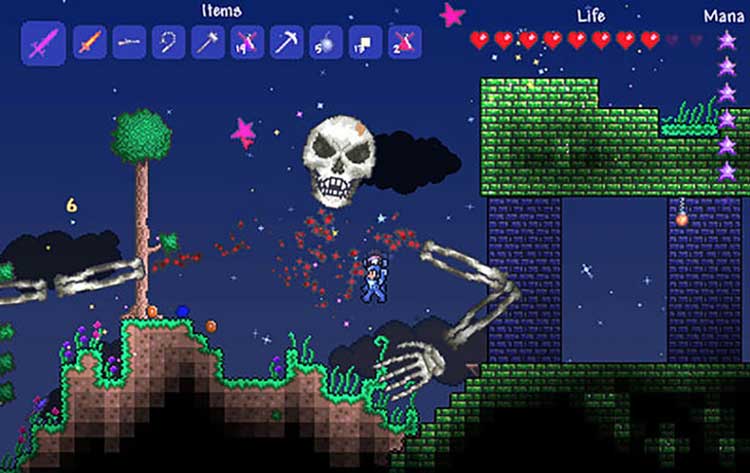This screenshot has width=750, height=473.
Task: Choose the orange fiery sword slot
Action: [90, 43]
